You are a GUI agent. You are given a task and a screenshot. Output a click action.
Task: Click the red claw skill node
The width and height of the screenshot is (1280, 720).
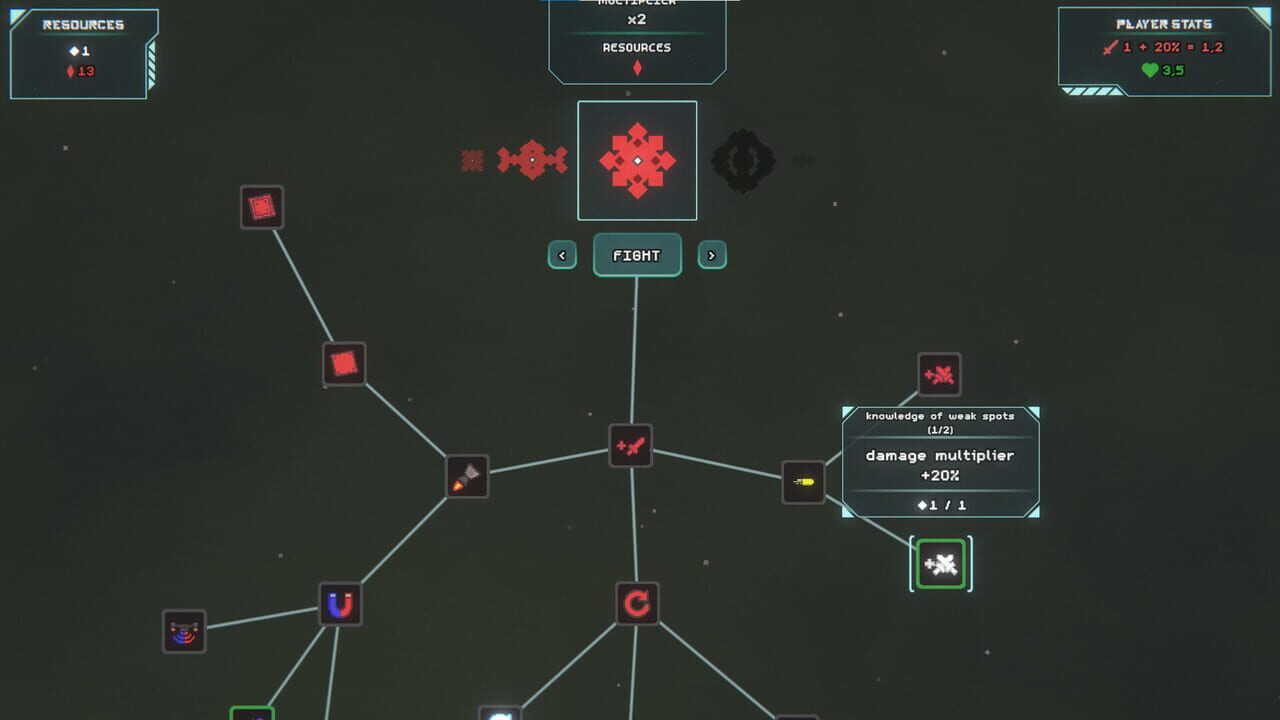[x=938, y=374]
